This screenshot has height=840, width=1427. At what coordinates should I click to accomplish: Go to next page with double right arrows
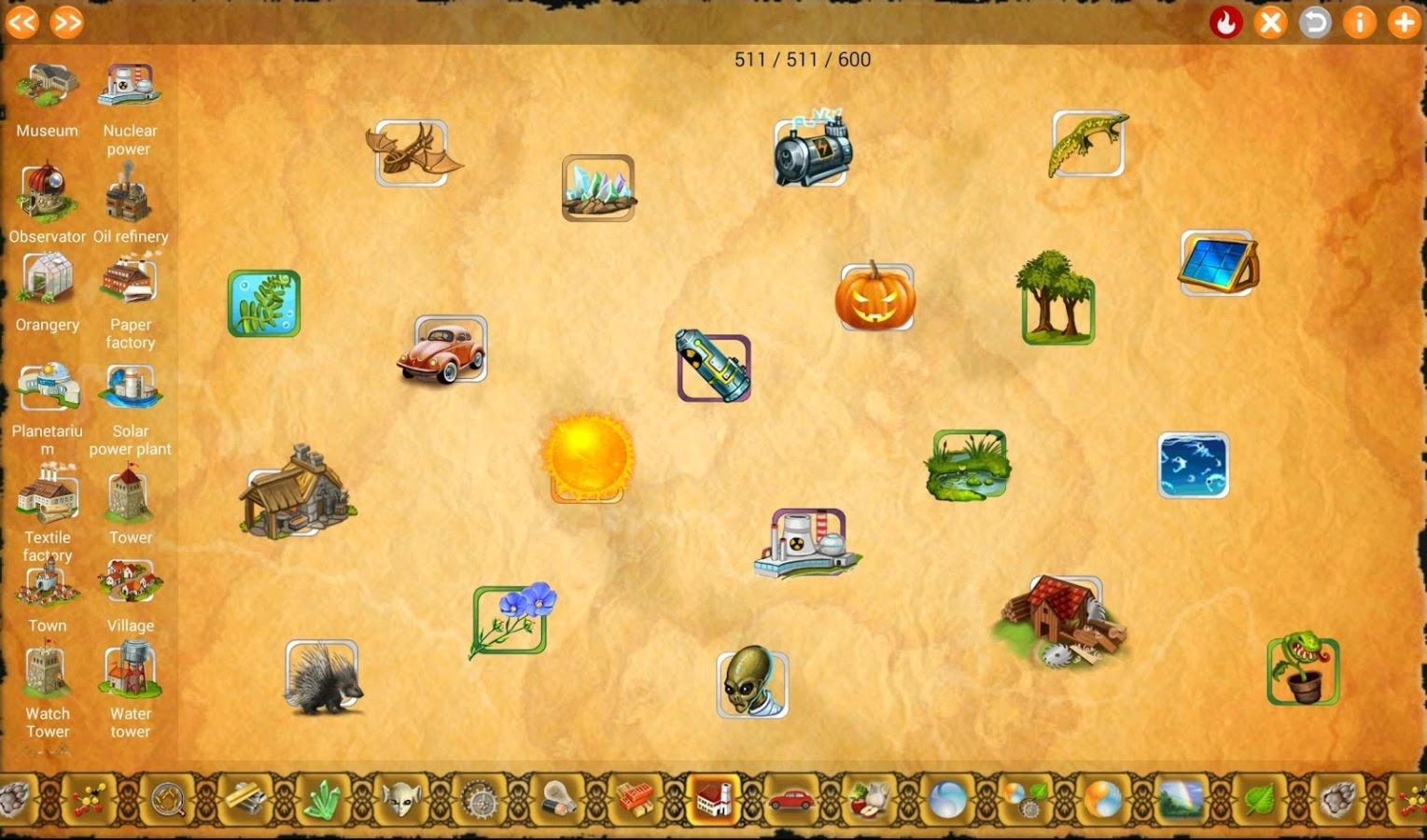pyautogui.click(x=67, y=22)
